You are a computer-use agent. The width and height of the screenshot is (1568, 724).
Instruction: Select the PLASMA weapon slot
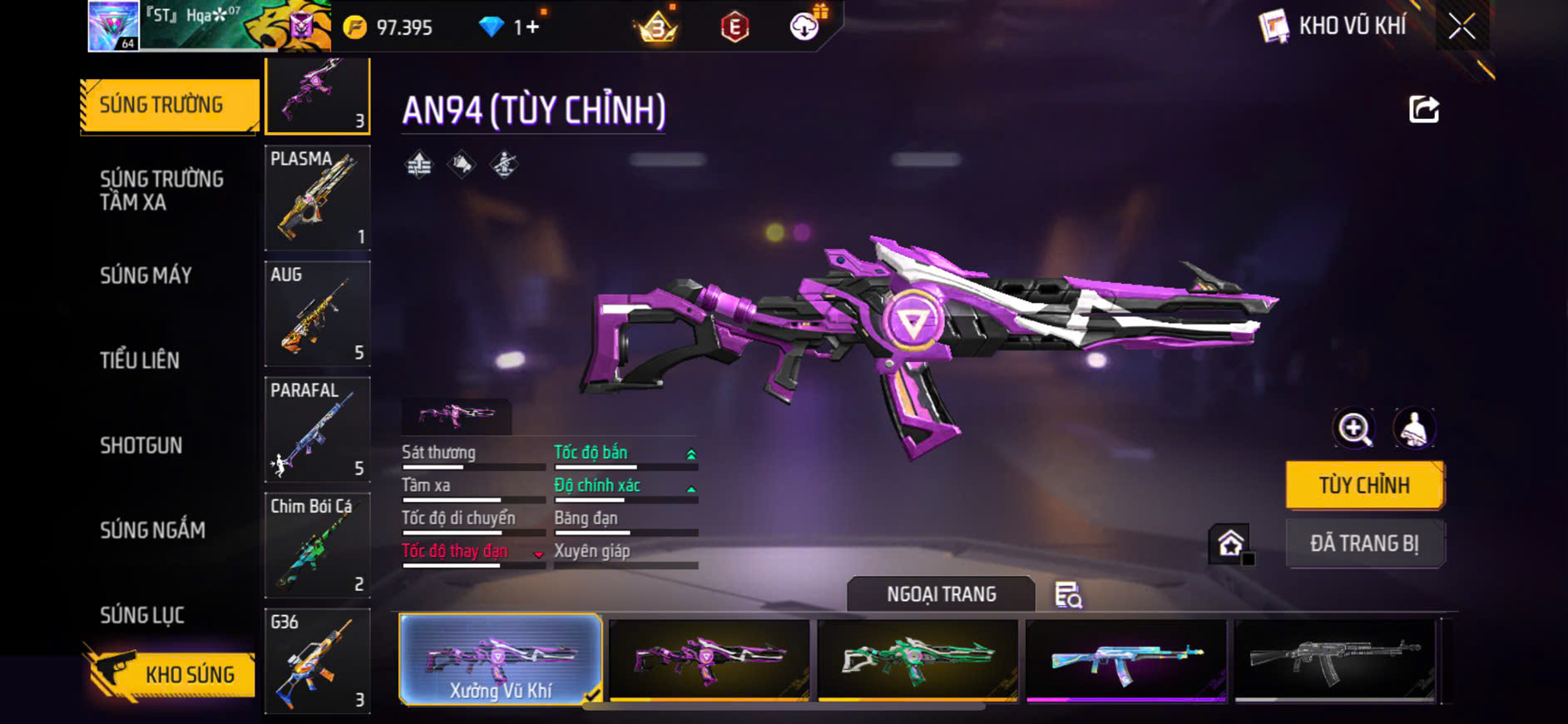(x=317, y=198)
